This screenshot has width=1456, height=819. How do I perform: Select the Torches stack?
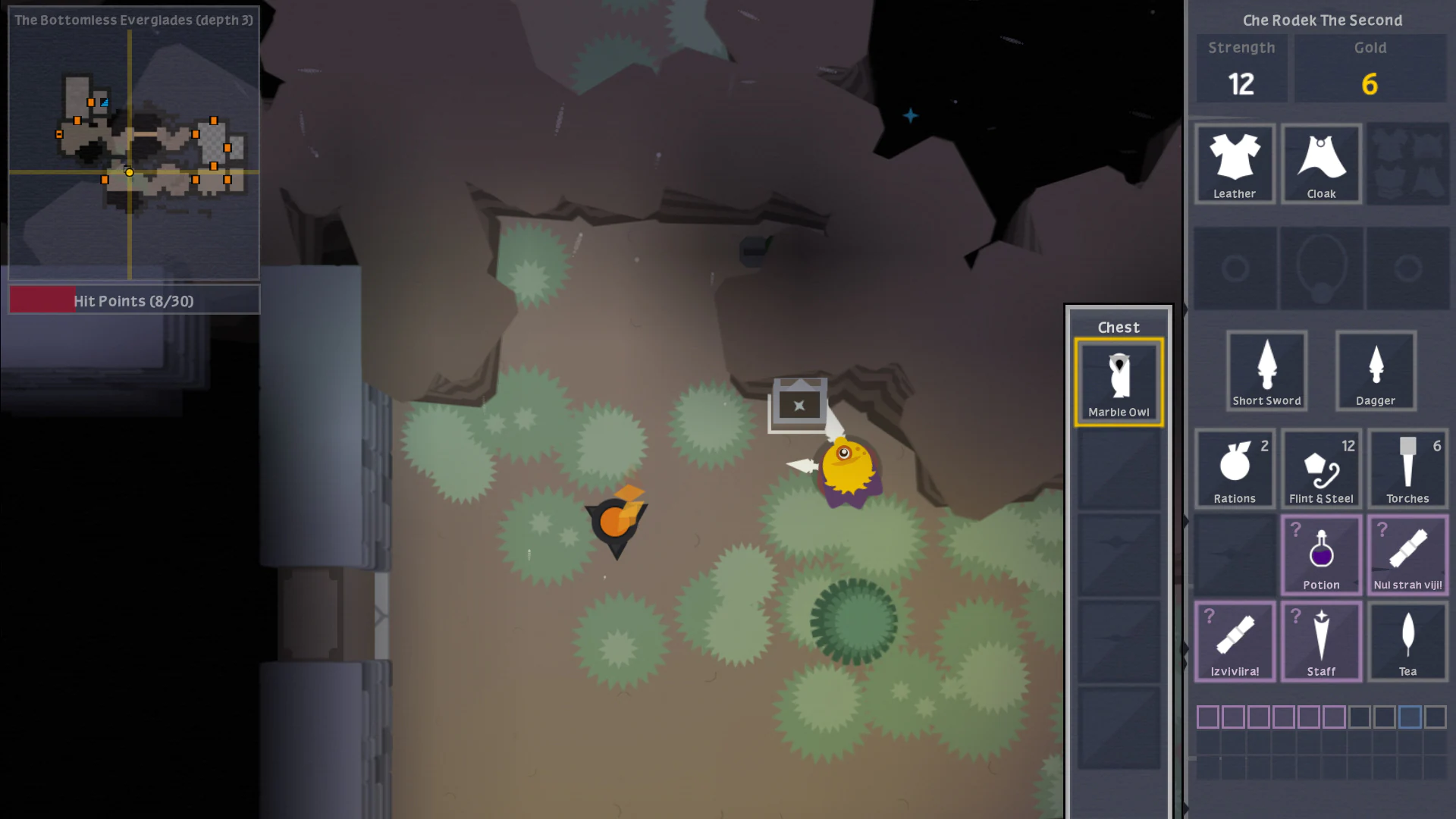pyautogui.click(x=1407, y=469)
